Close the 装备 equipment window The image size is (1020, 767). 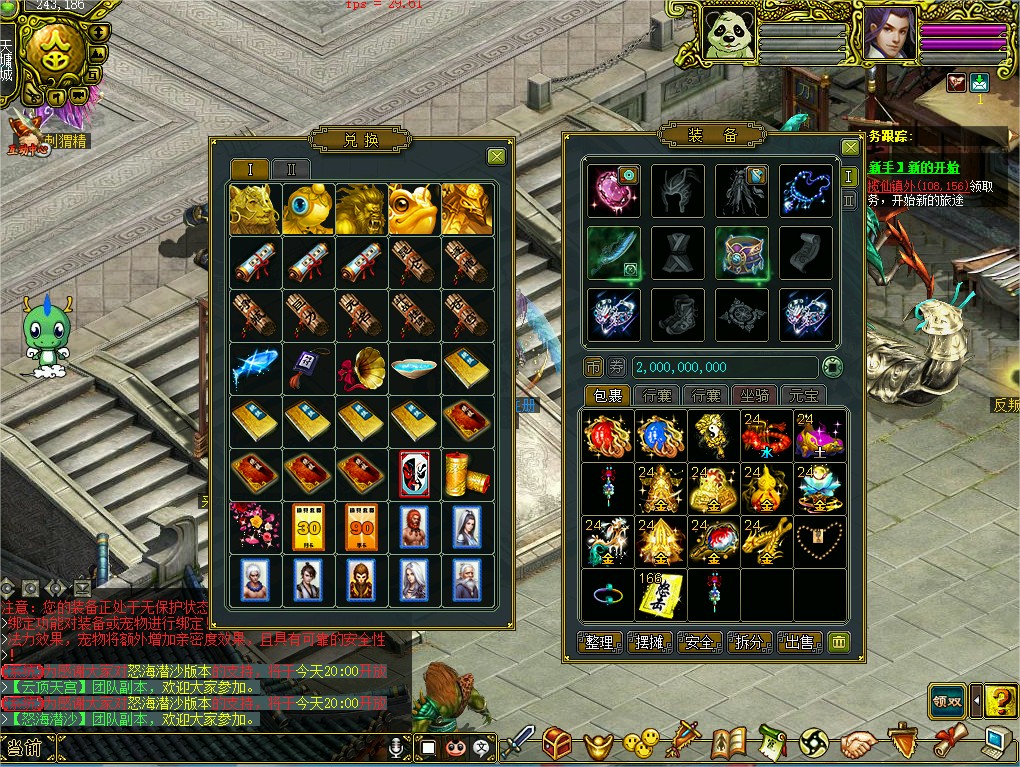(850, 148)
